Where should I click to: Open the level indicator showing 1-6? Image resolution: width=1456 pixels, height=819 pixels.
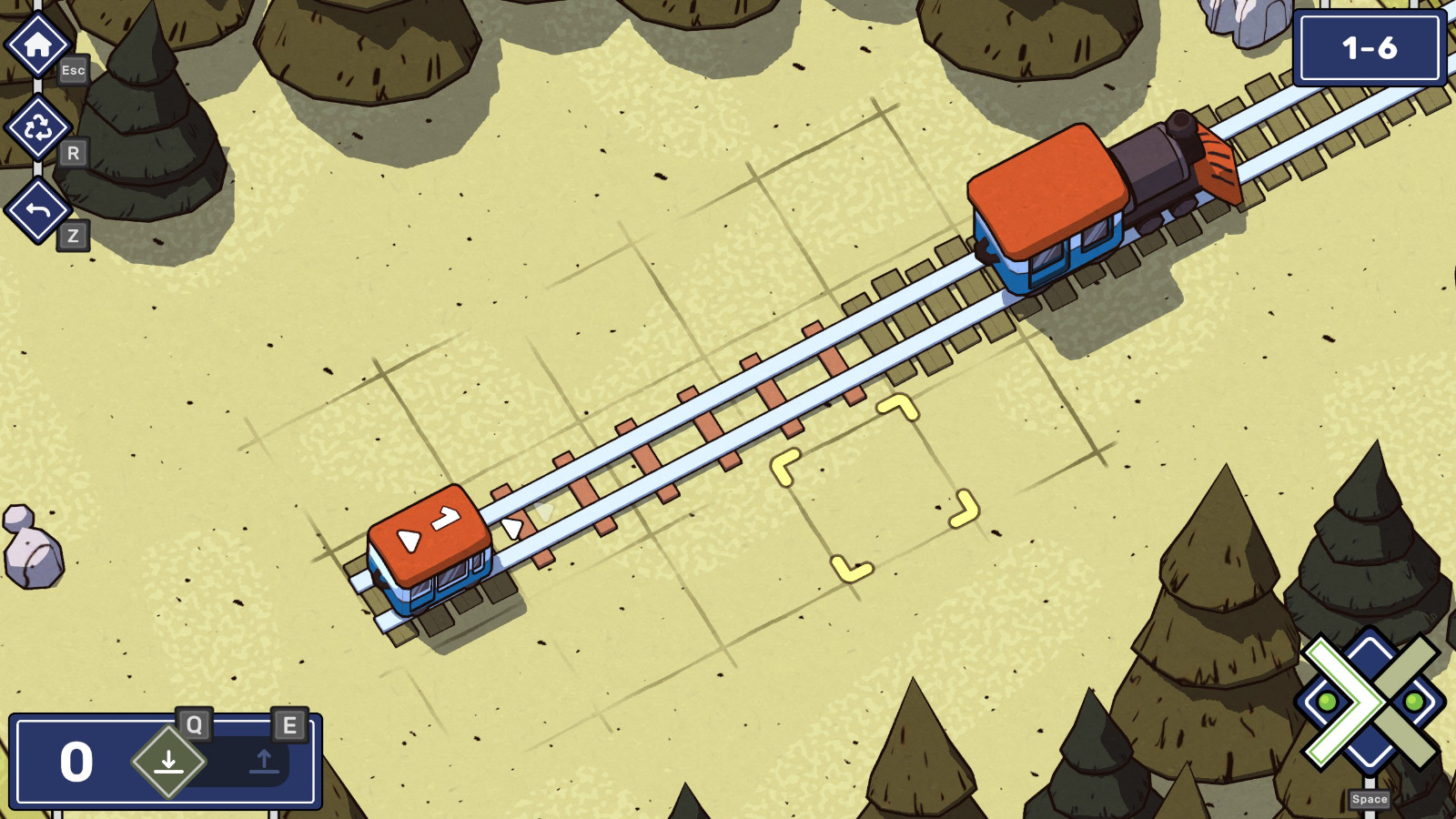1370,49
